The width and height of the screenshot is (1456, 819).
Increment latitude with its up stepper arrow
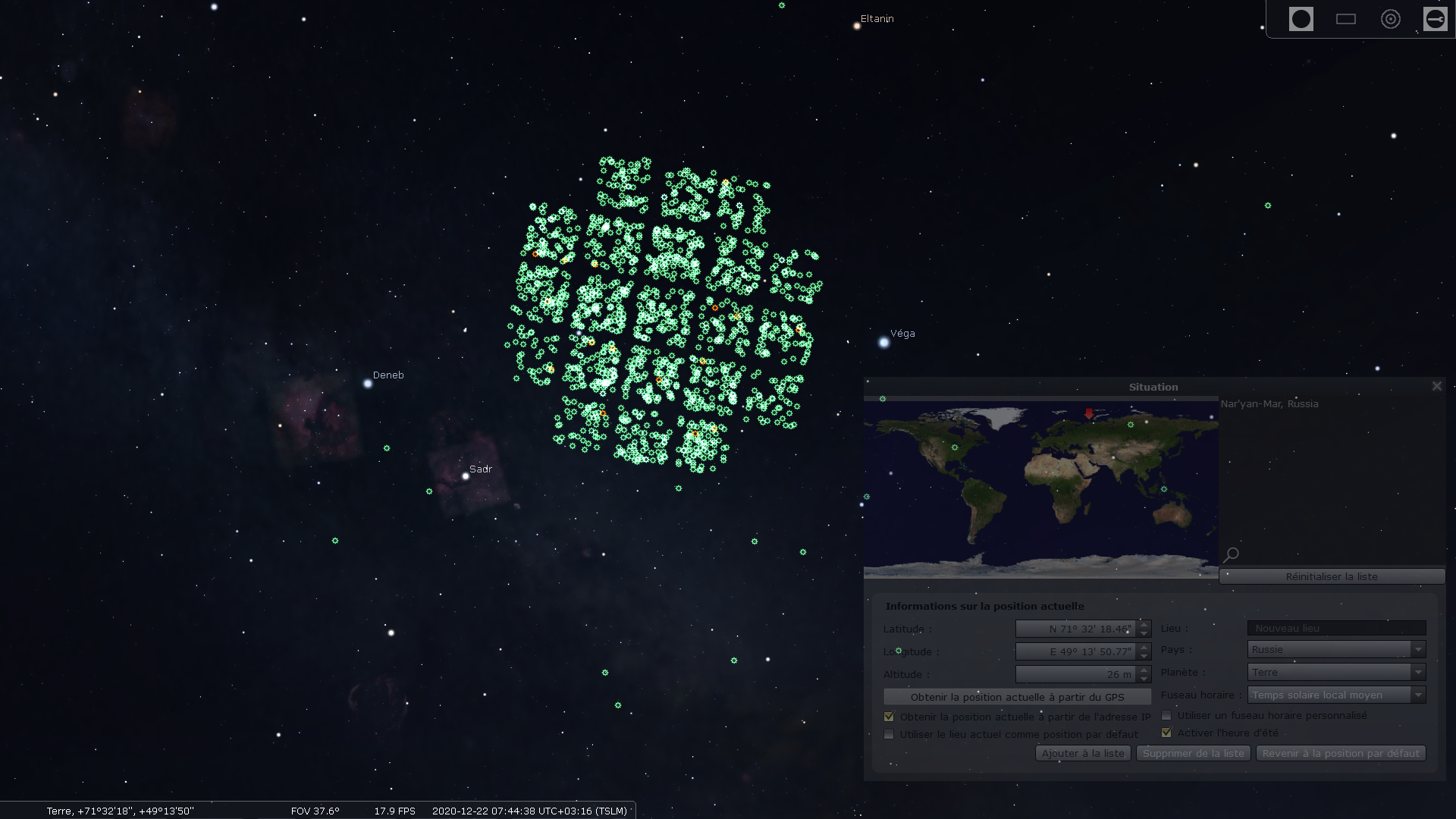pyautogui.click(x=1144, y=625)
